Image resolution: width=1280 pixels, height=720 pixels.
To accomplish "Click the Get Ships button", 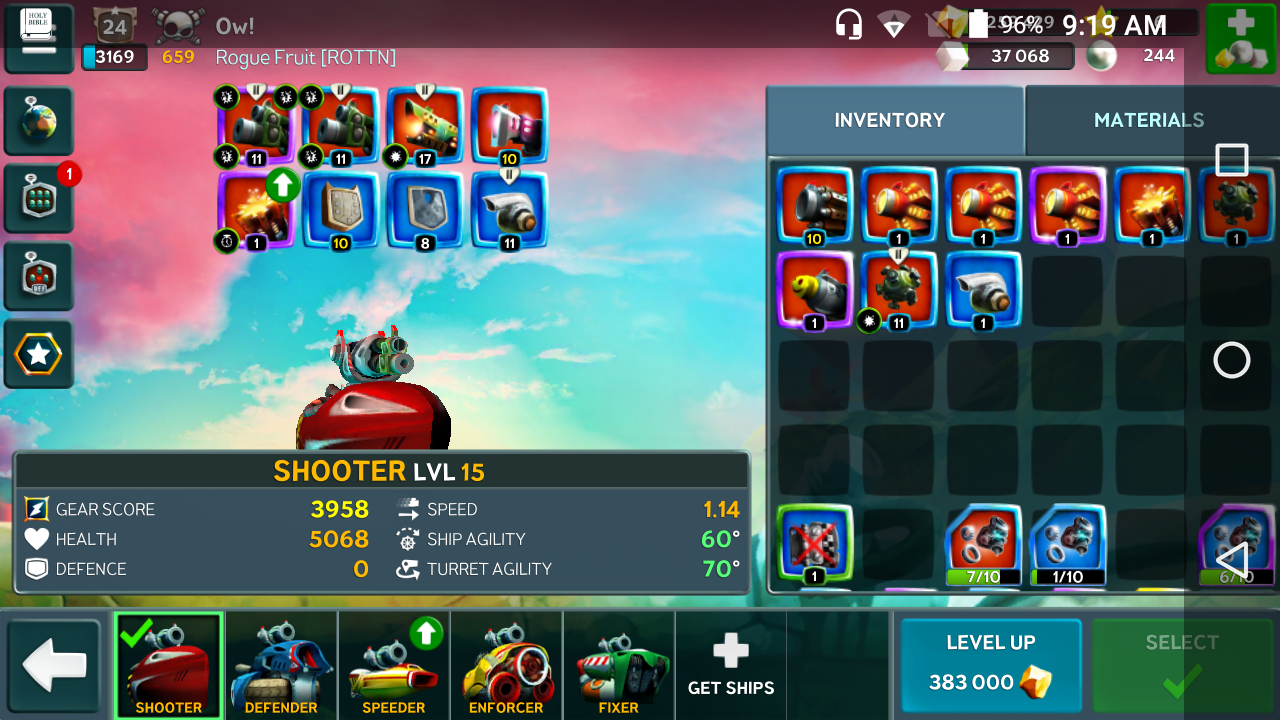I will point(731,665).
